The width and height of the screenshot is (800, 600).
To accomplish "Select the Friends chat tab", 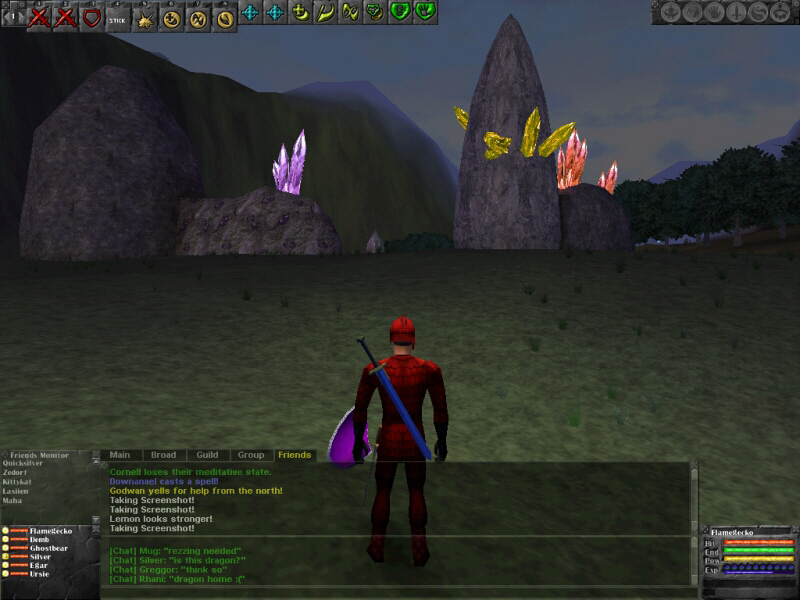I will [x=294, y=455].
